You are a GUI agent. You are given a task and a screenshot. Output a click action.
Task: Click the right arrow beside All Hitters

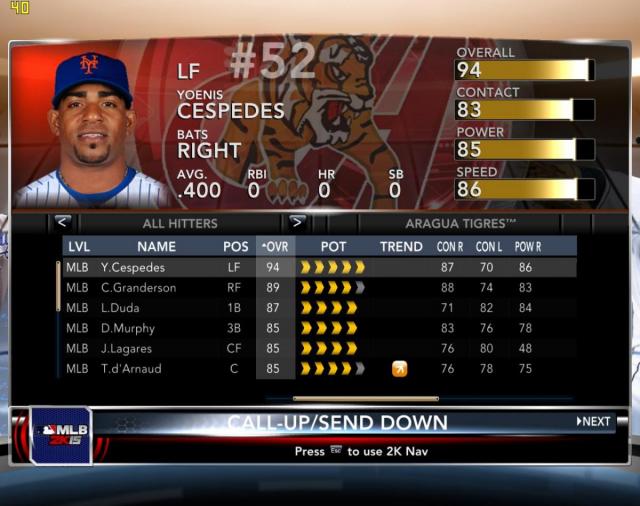pyautogui.click(x=297, y=223)
